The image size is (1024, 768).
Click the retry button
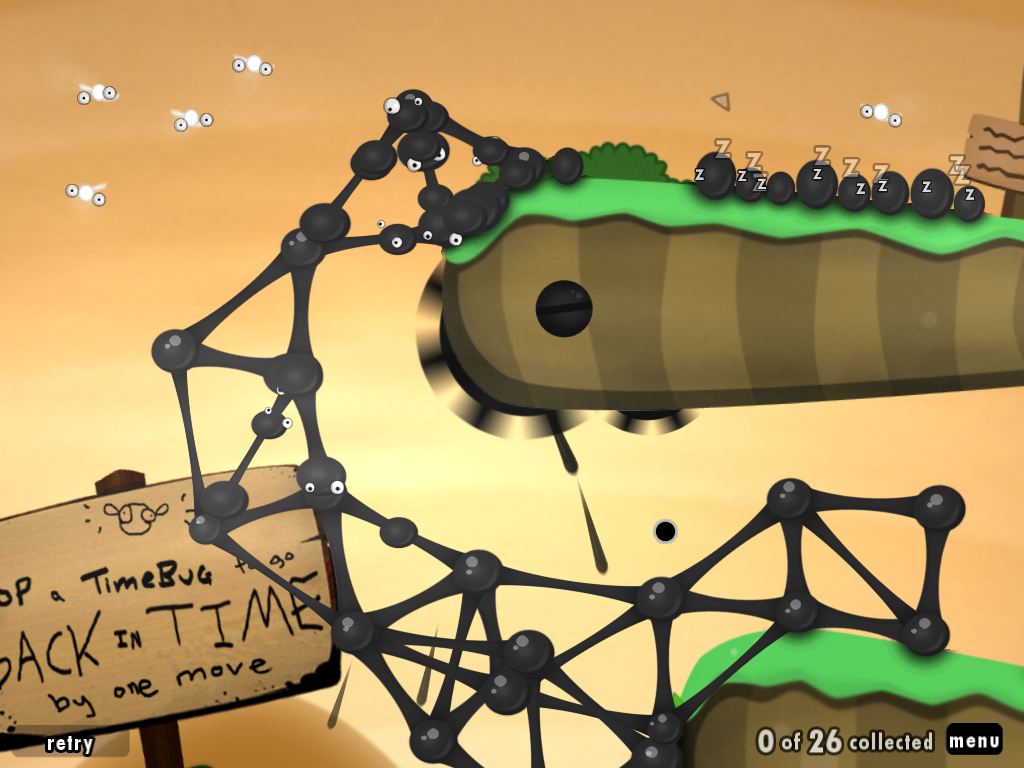coord(70,743)
